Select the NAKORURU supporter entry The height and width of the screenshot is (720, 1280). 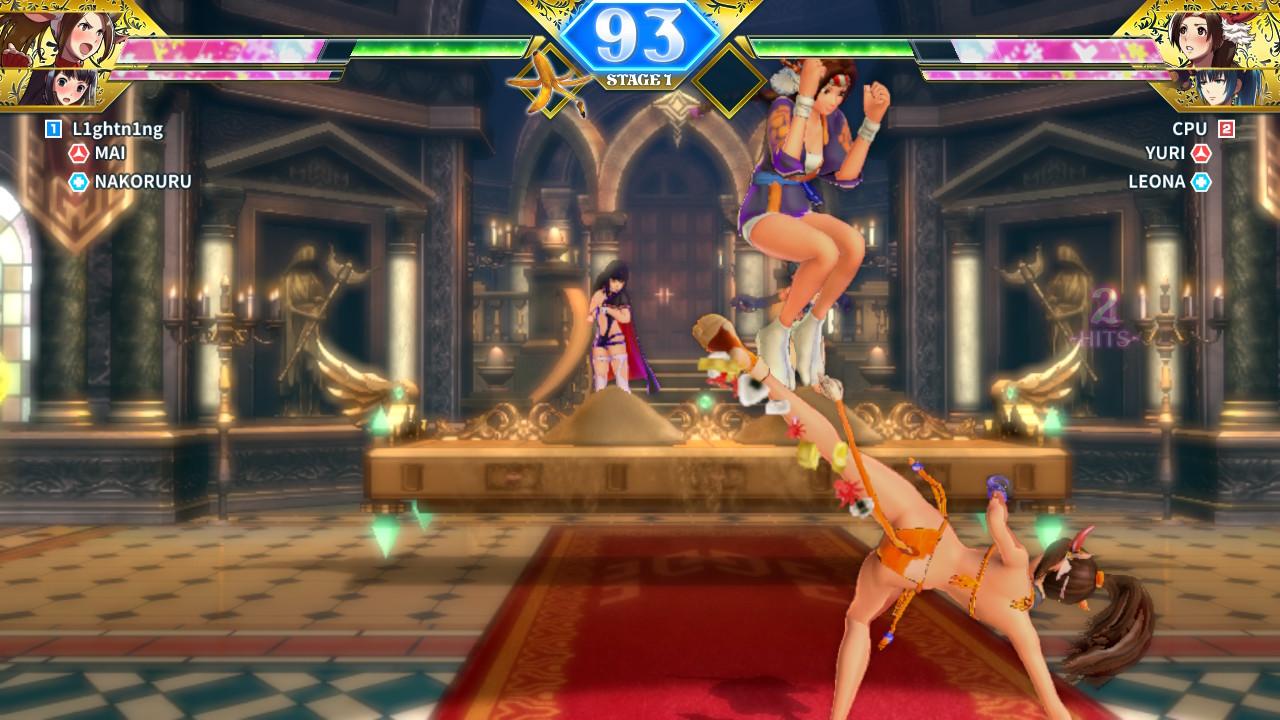pos(142,182)
